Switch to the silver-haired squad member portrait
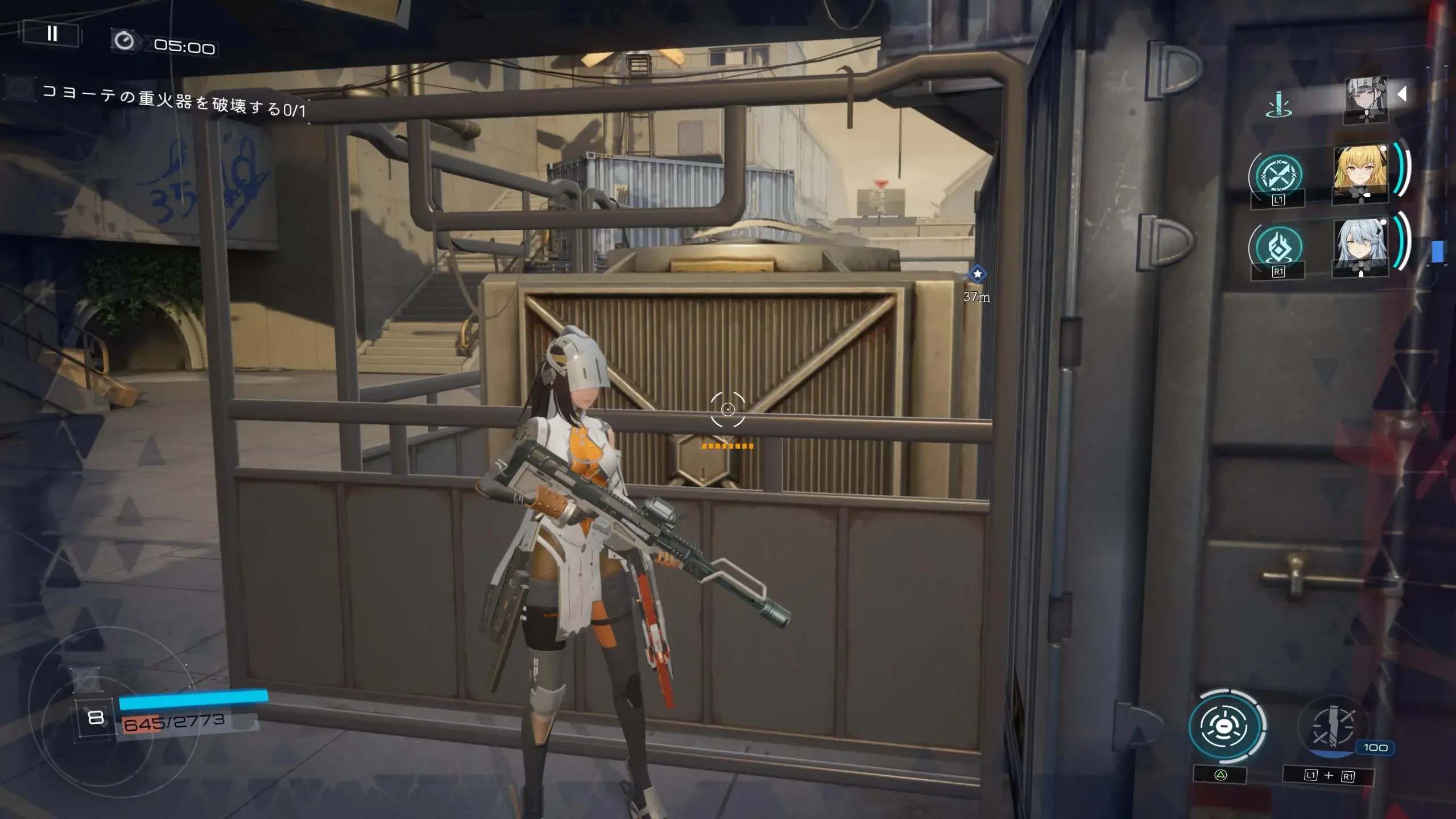 pyautogui.click(x=1360, y=246)
